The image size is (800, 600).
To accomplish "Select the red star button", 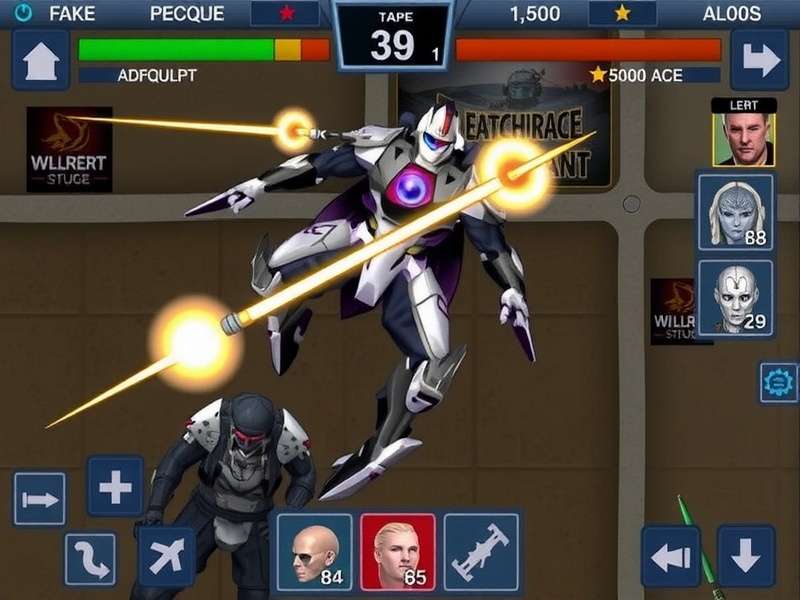I will [286, 14].
